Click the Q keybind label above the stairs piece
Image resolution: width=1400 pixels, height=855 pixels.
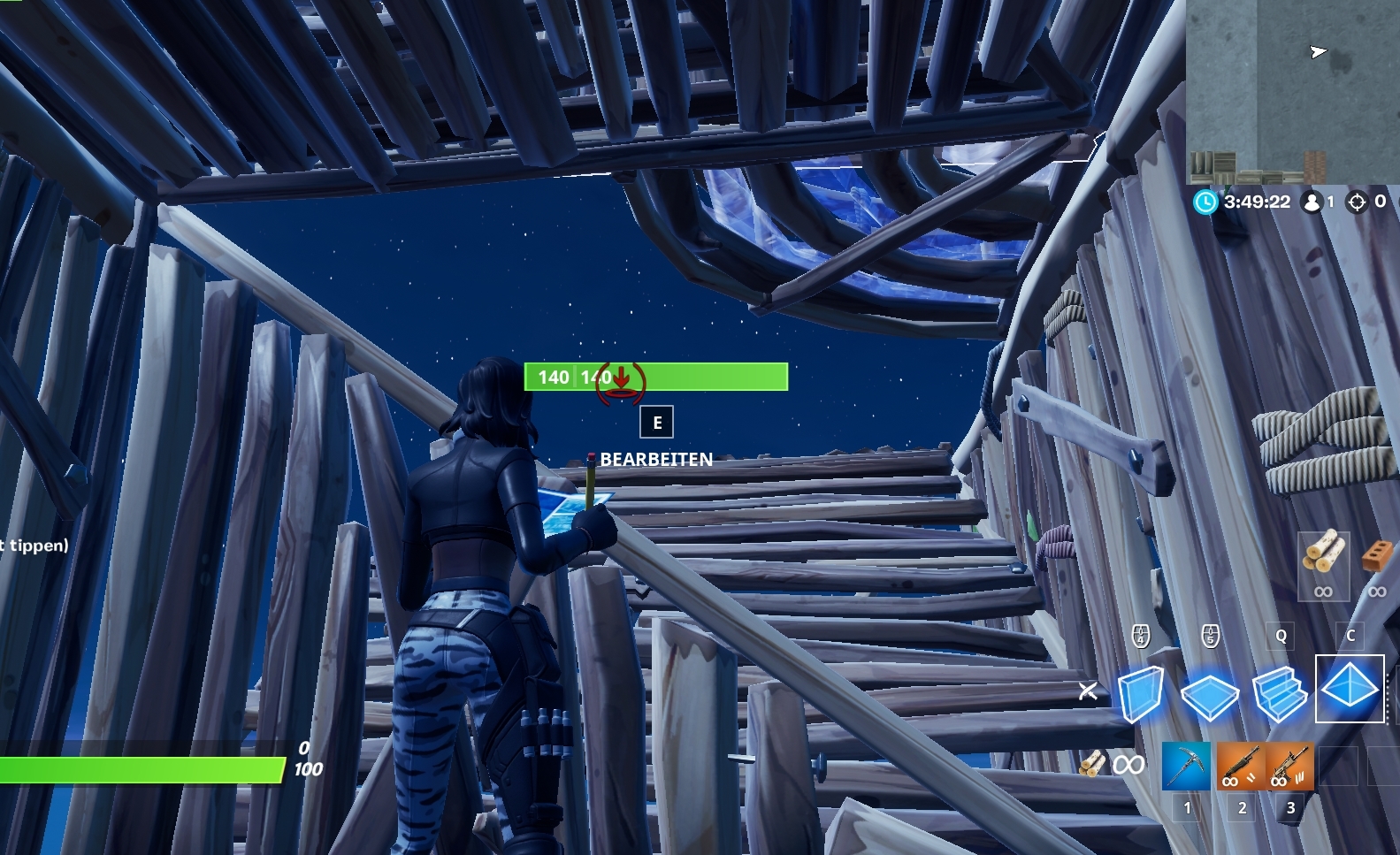coord(1279,634)
